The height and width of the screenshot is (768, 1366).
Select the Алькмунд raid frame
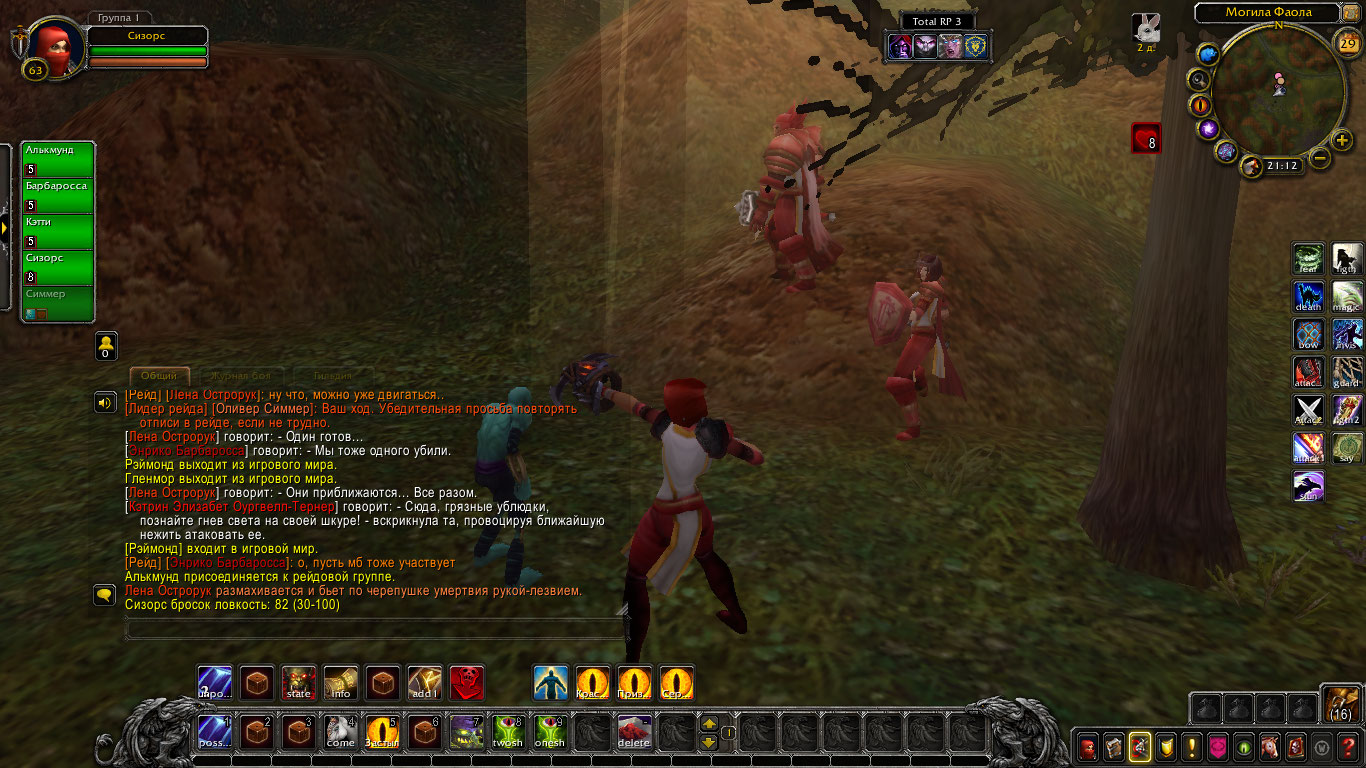[x=59, y=159]
